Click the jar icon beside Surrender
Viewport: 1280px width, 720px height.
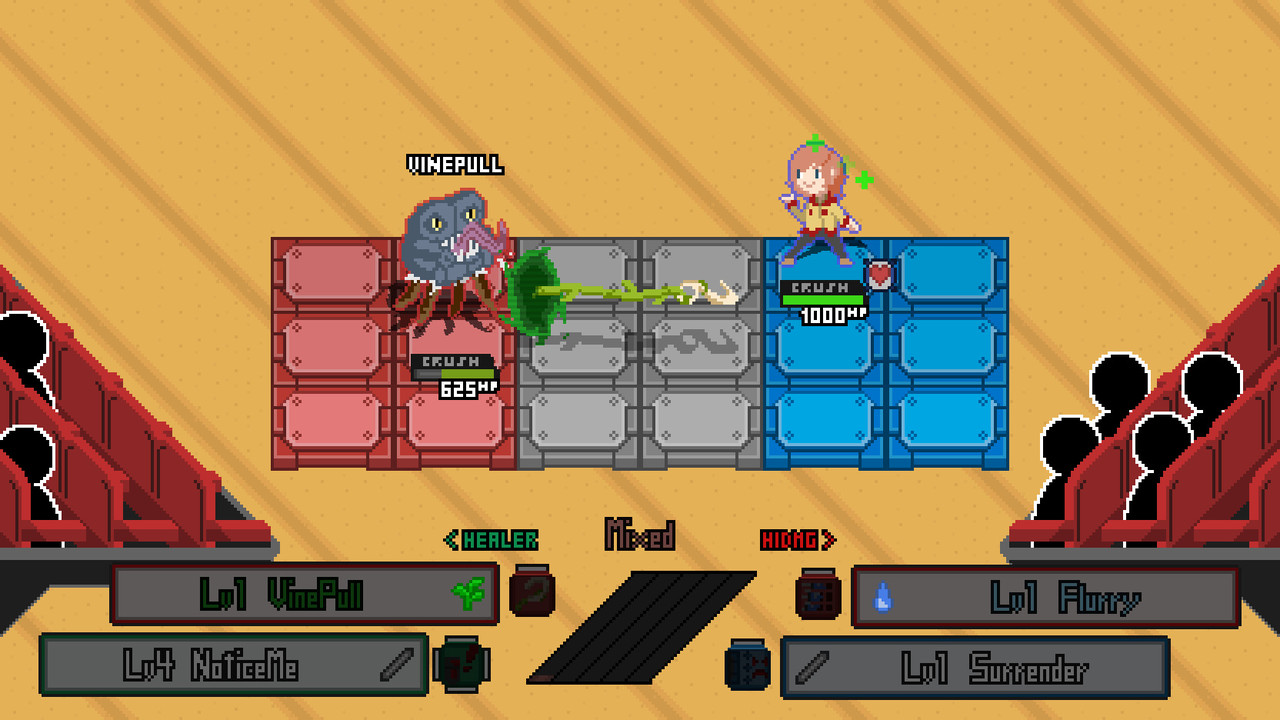pos(748,664)
